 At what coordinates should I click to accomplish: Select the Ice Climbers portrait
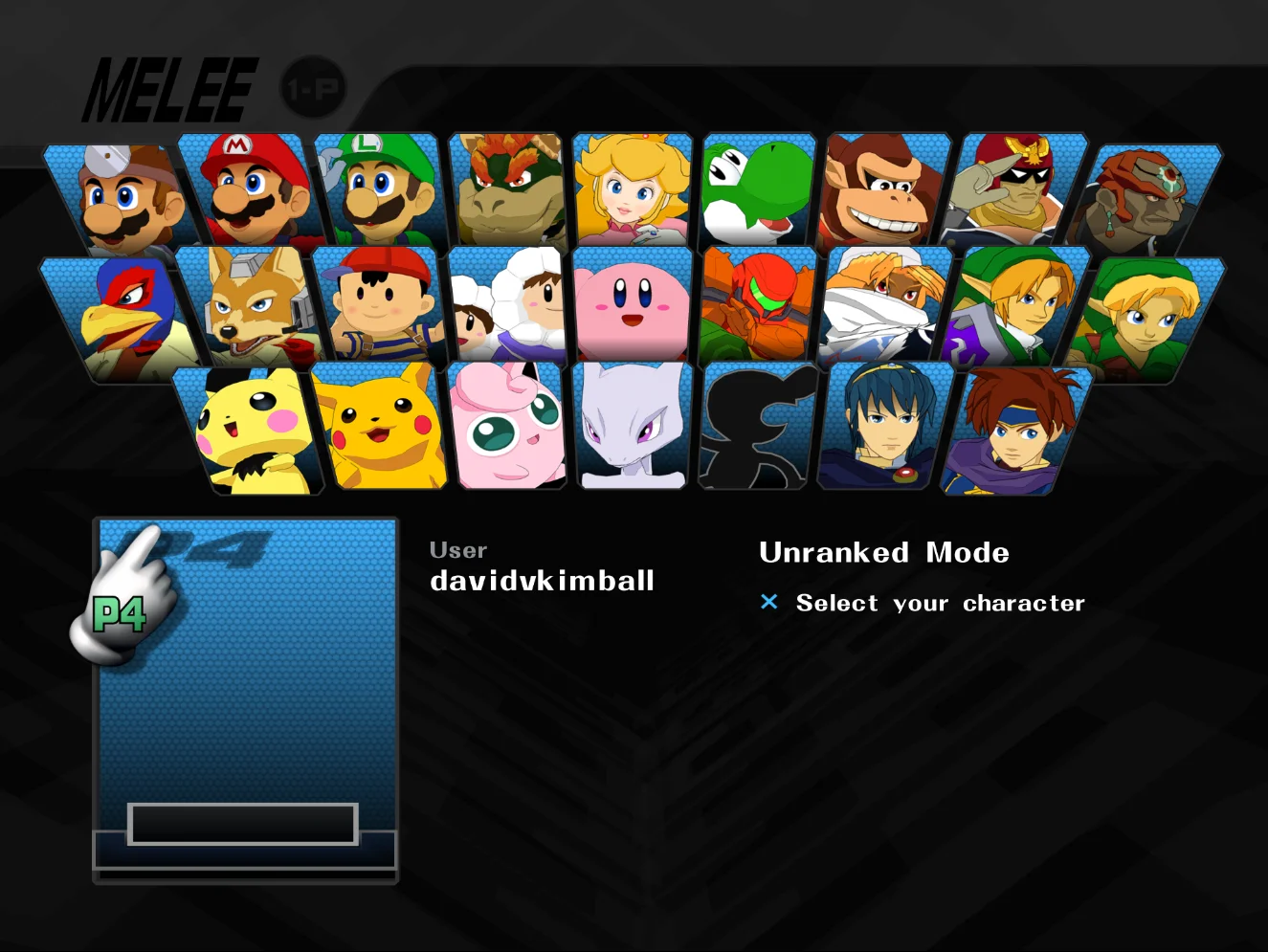click(x=504, y=311)
